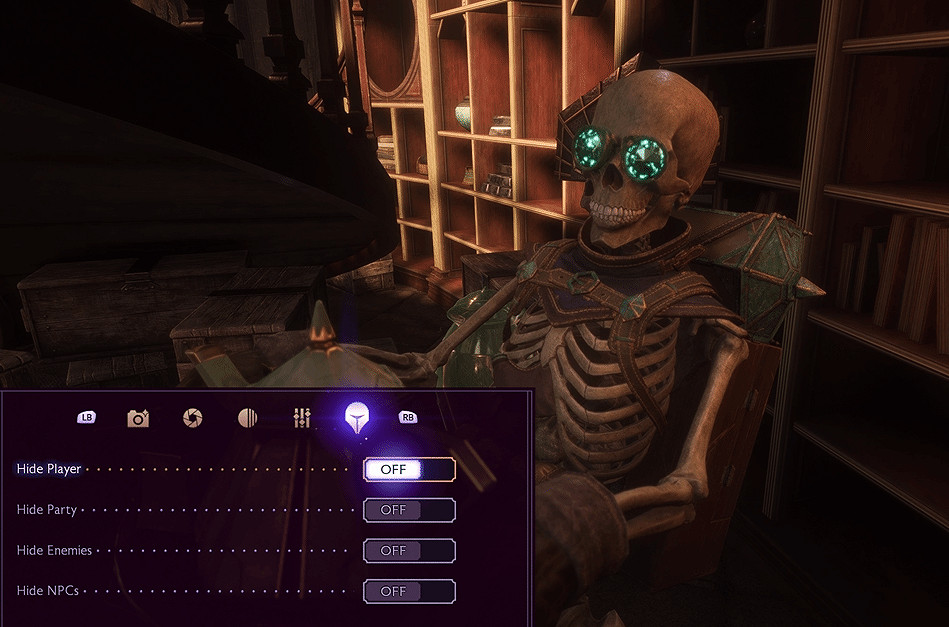Open the adjustment sliders tab
The image size is (949, 627).
click(302, 418)
